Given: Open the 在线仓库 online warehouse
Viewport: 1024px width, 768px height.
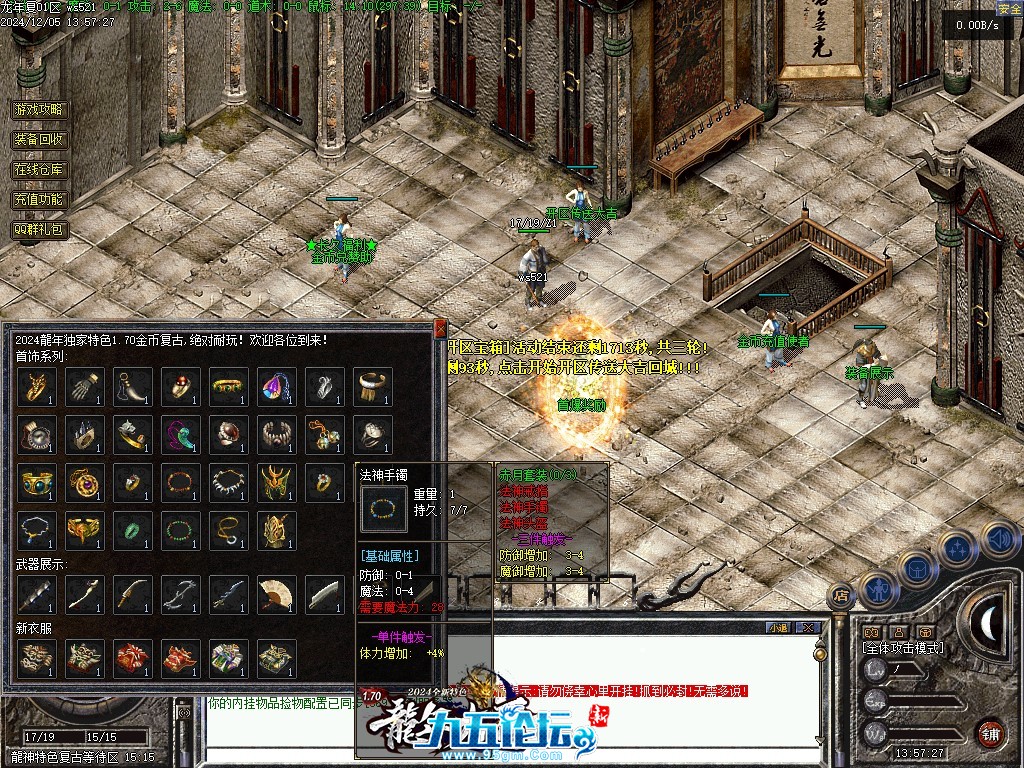Looking at the screenshot, I should [40, 170].
